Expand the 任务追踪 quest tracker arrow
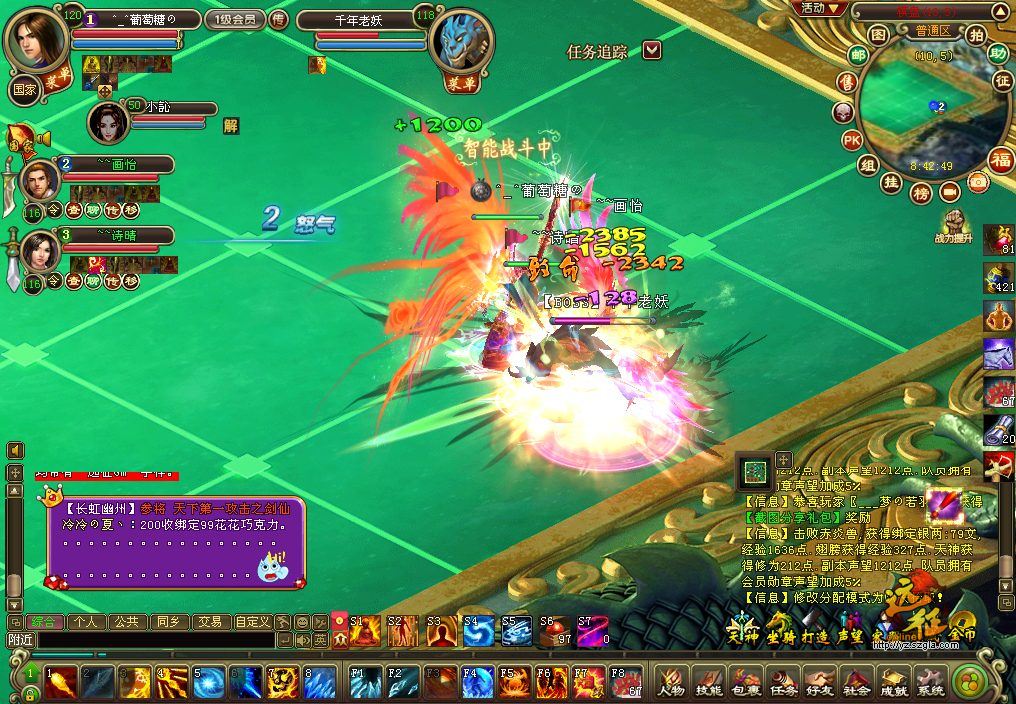Image resolution: width=1016 pixels, height=704 pixels. coord(651,50)
